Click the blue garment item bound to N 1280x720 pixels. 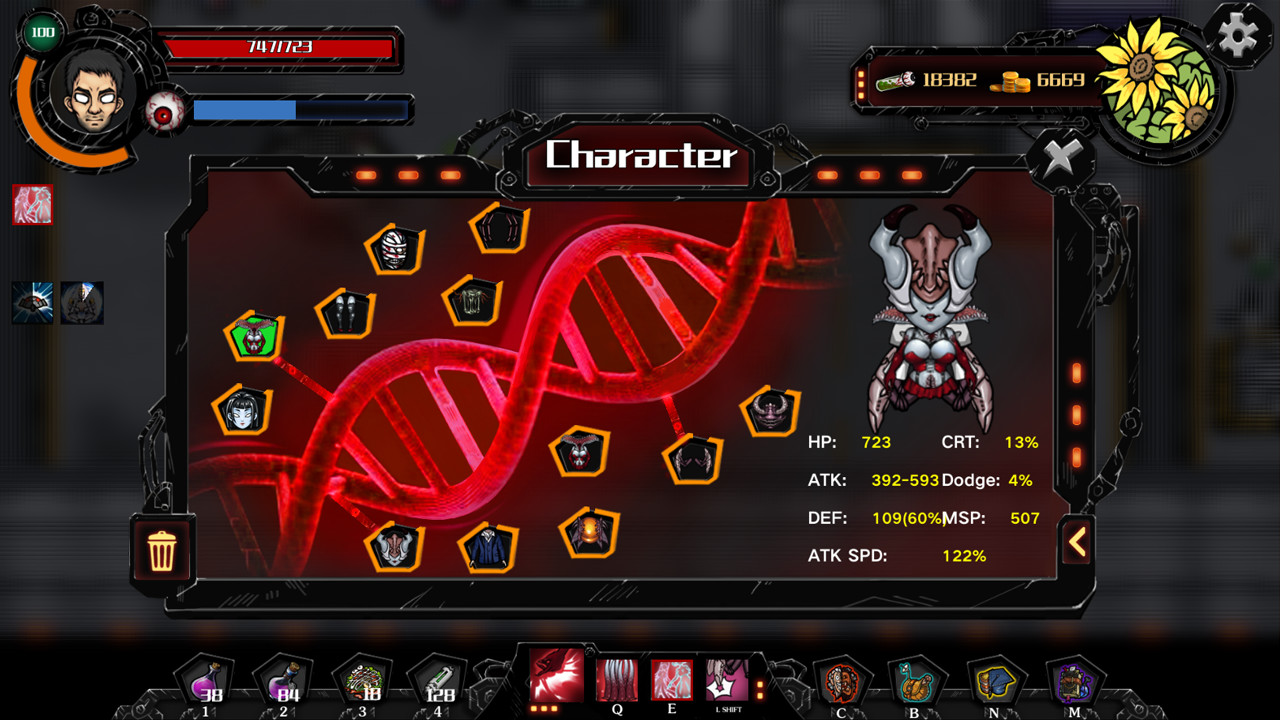(994, 681)
